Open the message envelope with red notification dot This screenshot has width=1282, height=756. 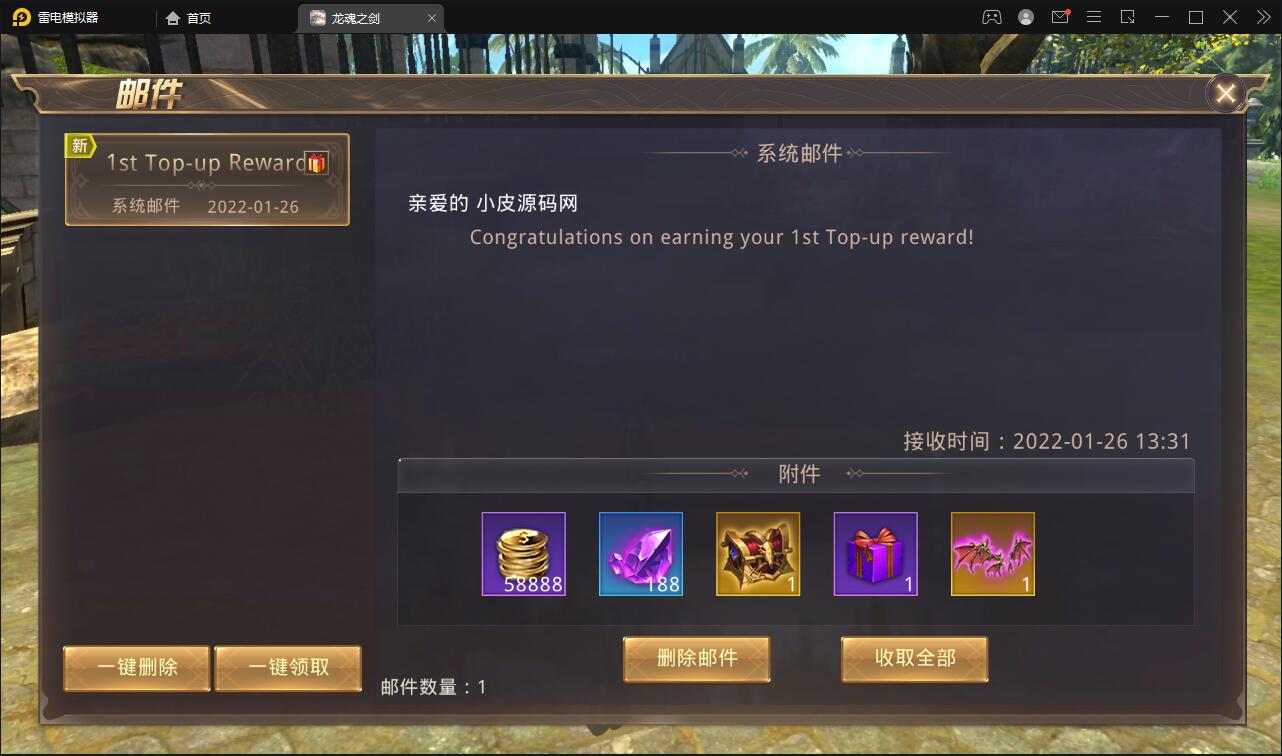(x=1058, y=16)
